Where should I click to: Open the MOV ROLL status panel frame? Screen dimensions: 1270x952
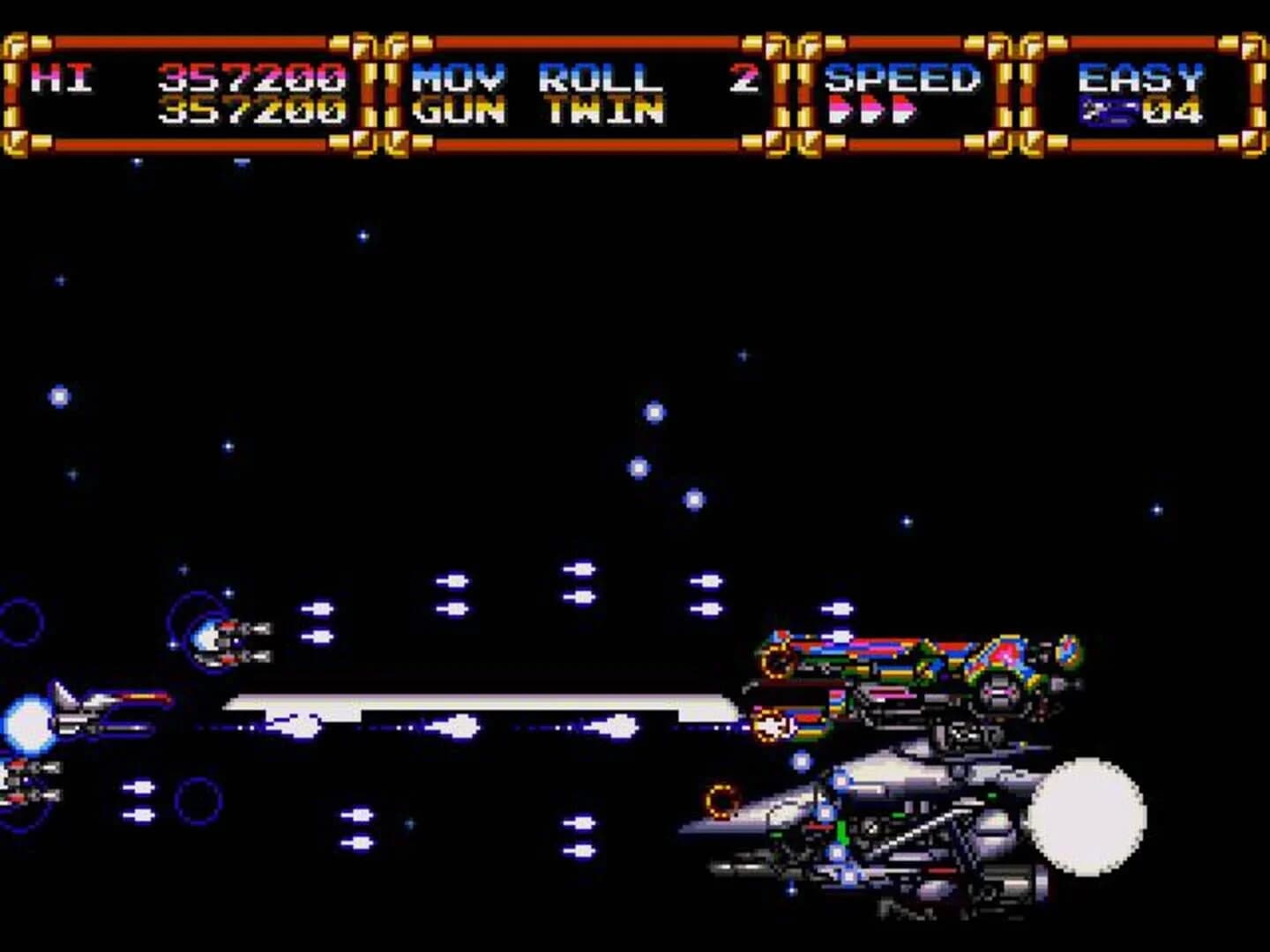[x=586, y=93]
